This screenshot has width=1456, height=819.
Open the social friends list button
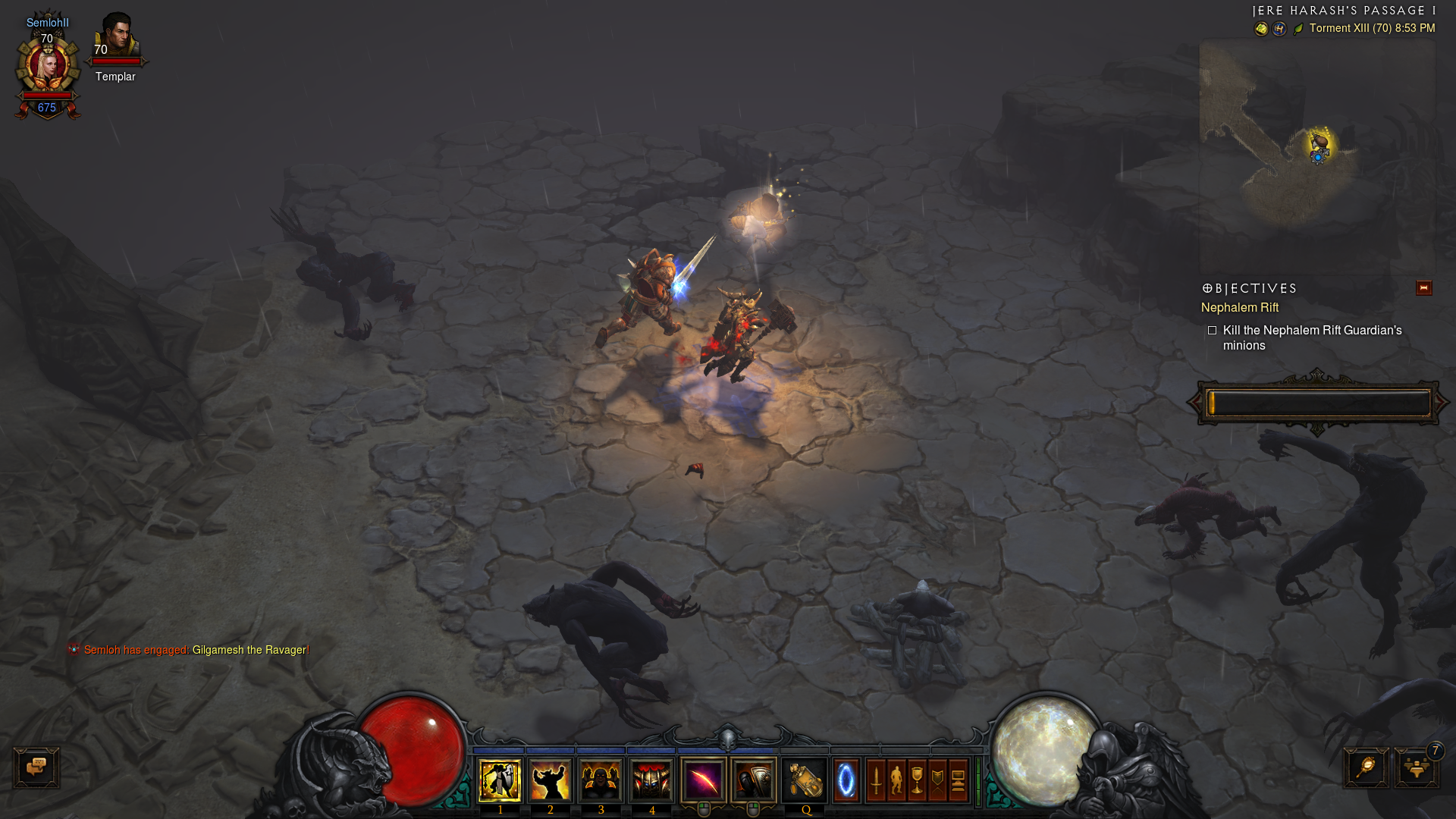(x=1416, y=769)
